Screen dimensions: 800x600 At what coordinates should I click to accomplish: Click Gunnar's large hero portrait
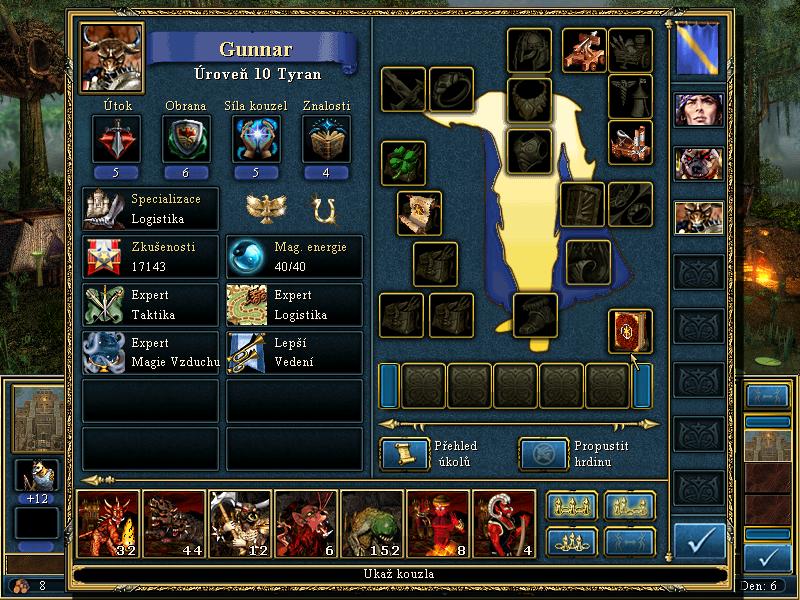point(112,58)
